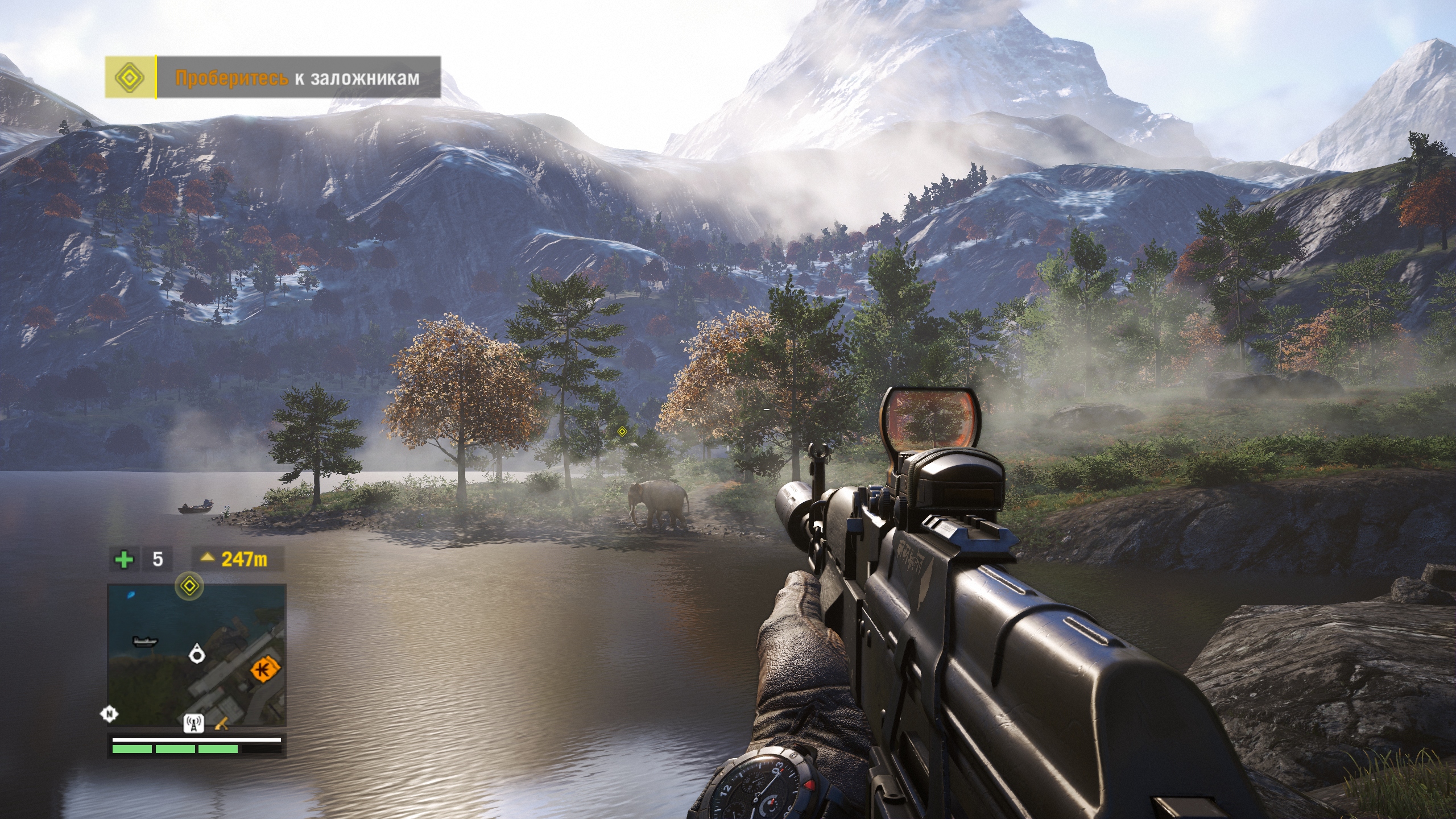Image resolution: width=1456 pixels, height=819 pixels.
Task: Select the mortar icon below the minimap
Action: [222, 724]
